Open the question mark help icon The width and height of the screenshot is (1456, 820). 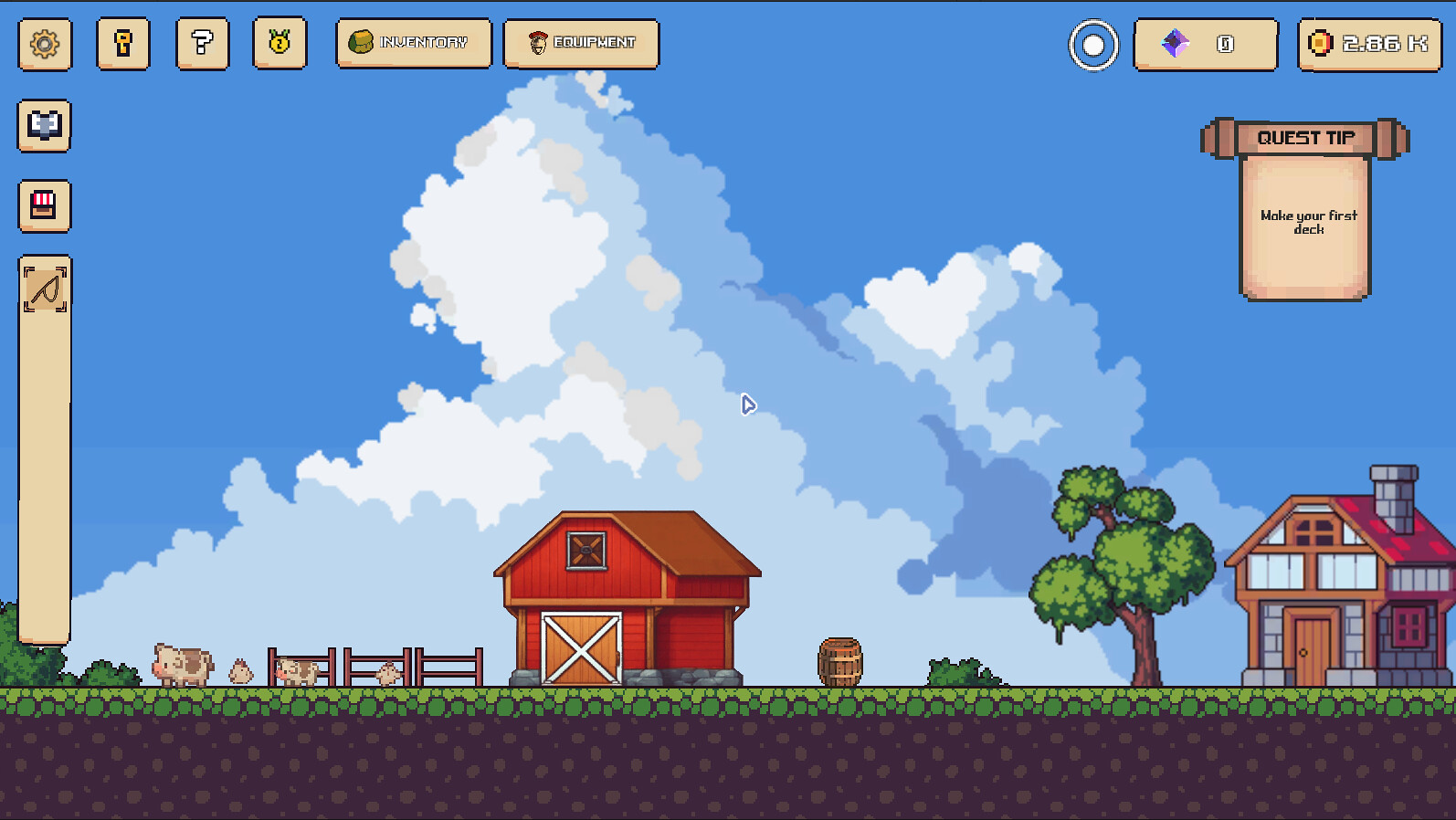pyautogui.click(x=201, y=44)
